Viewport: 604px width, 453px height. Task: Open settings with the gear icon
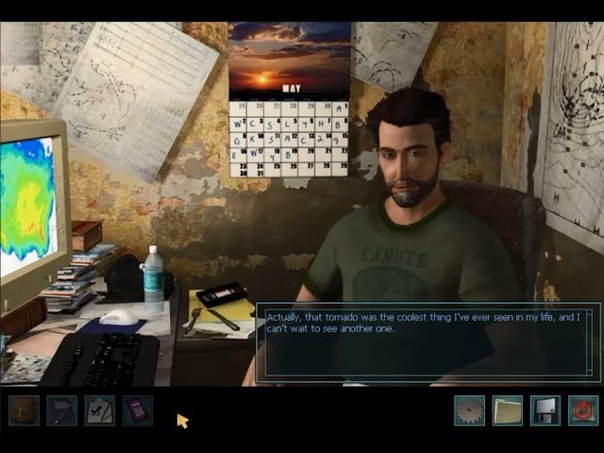(469, 410)
